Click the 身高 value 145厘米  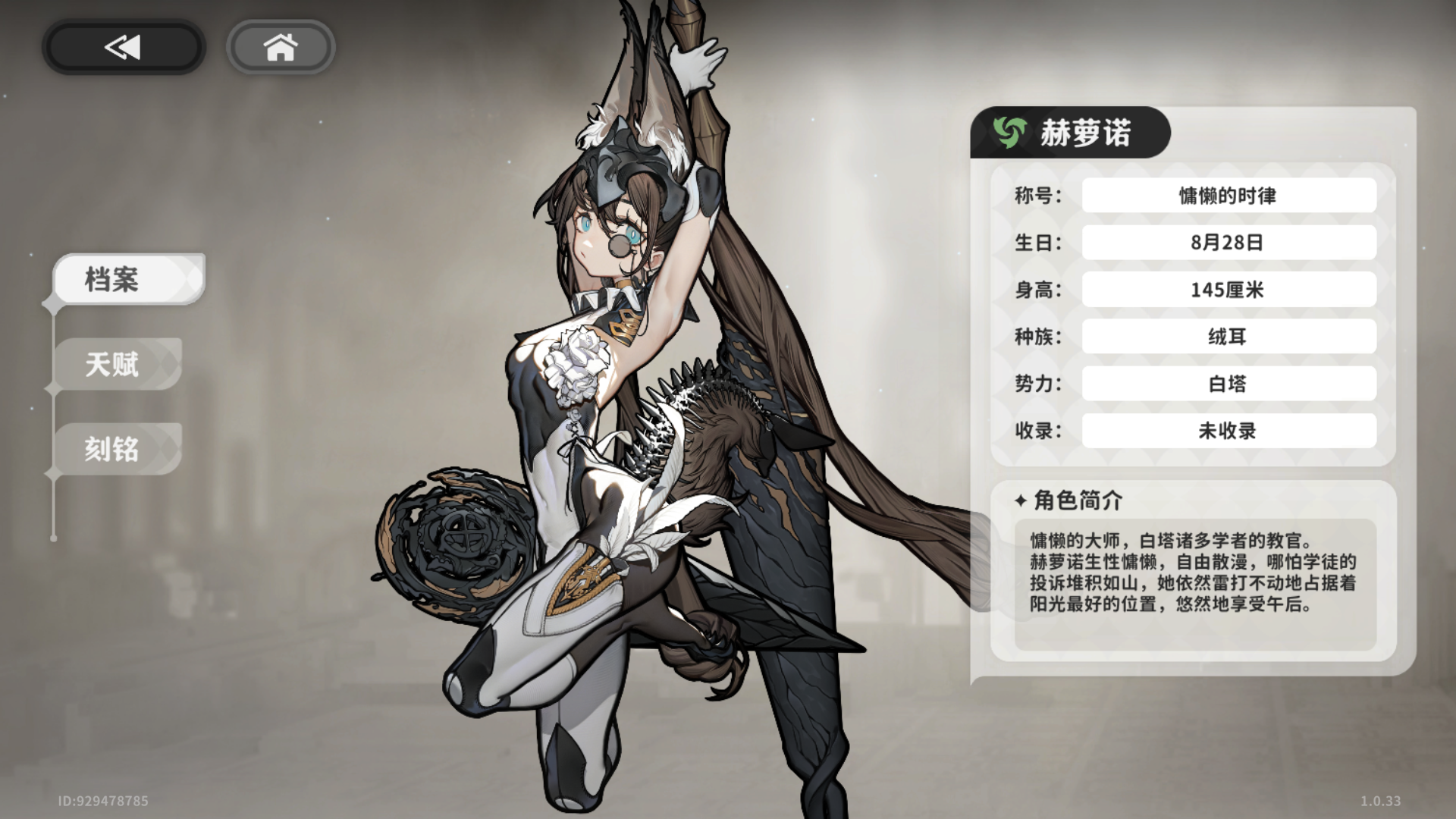[x=1228, y=289]
